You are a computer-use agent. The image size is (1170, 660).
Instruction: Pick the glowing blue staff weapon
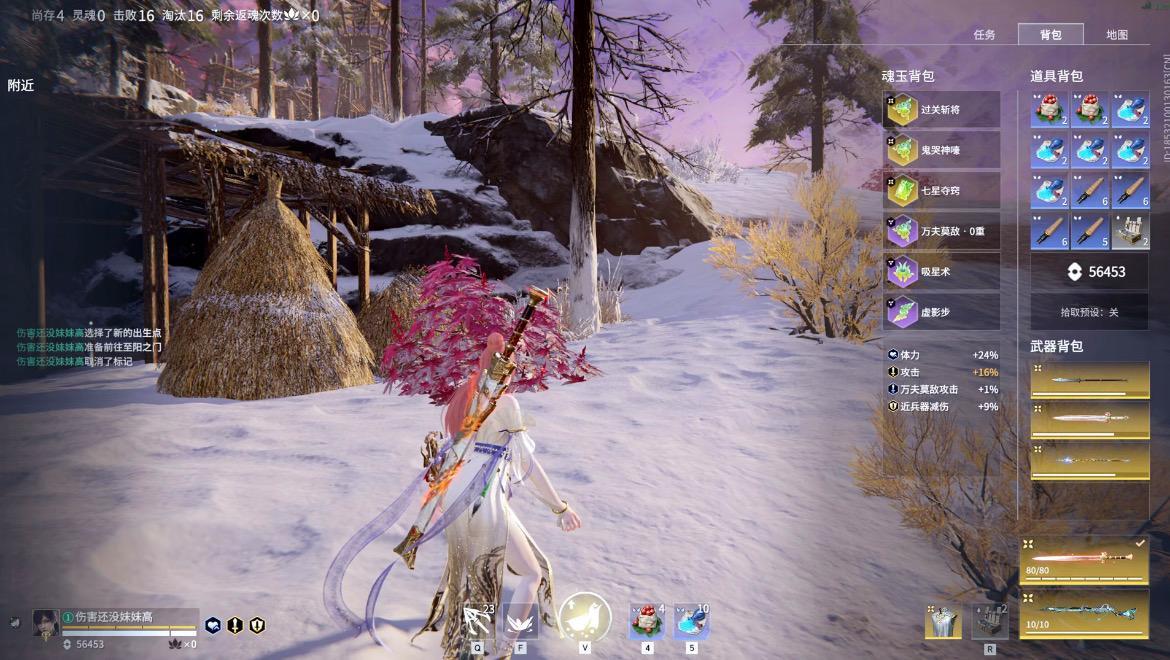click(x=1090, y=461)
